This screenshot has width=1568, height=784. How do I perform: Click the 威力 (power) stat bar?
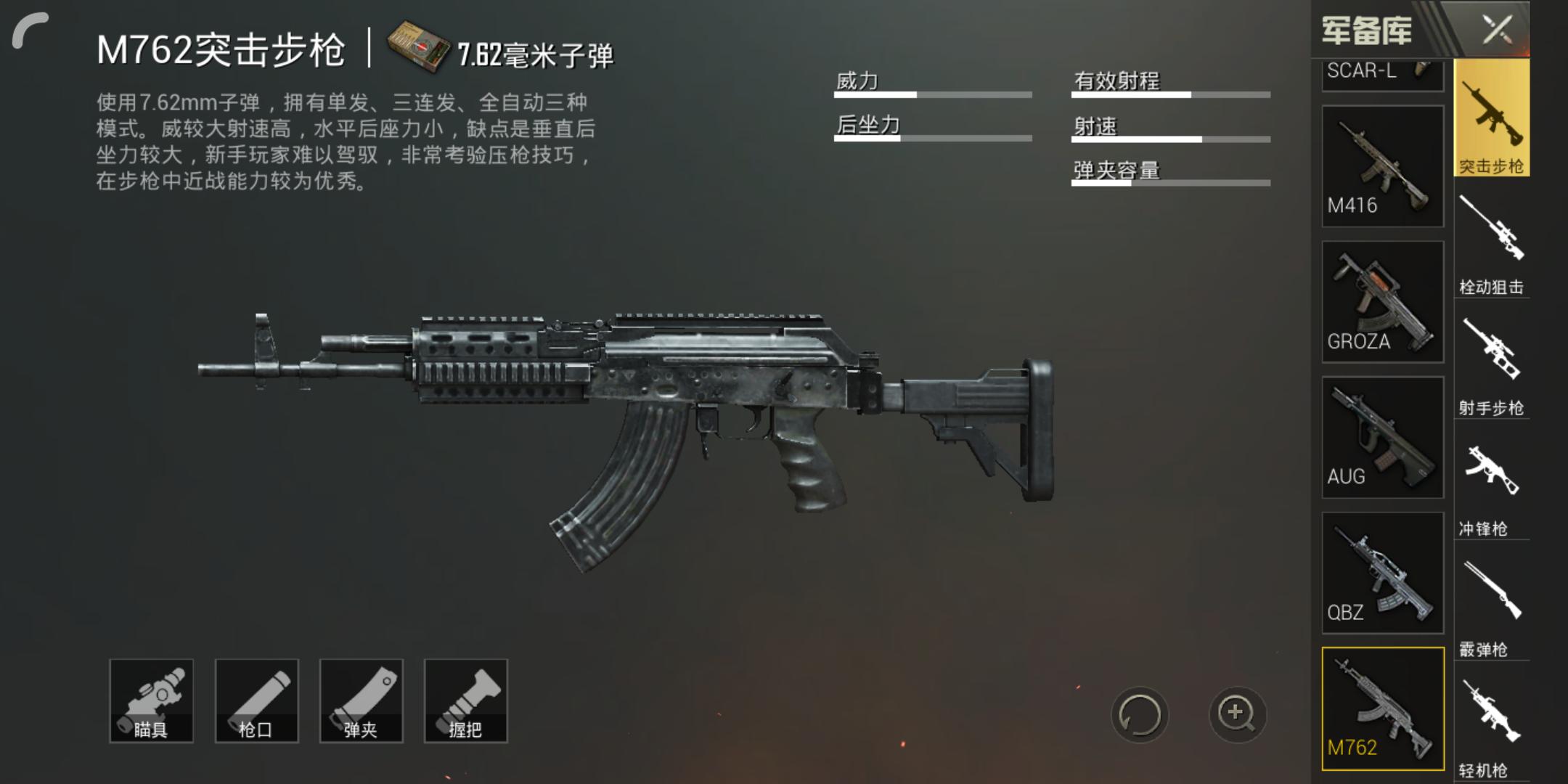[933, 94]
